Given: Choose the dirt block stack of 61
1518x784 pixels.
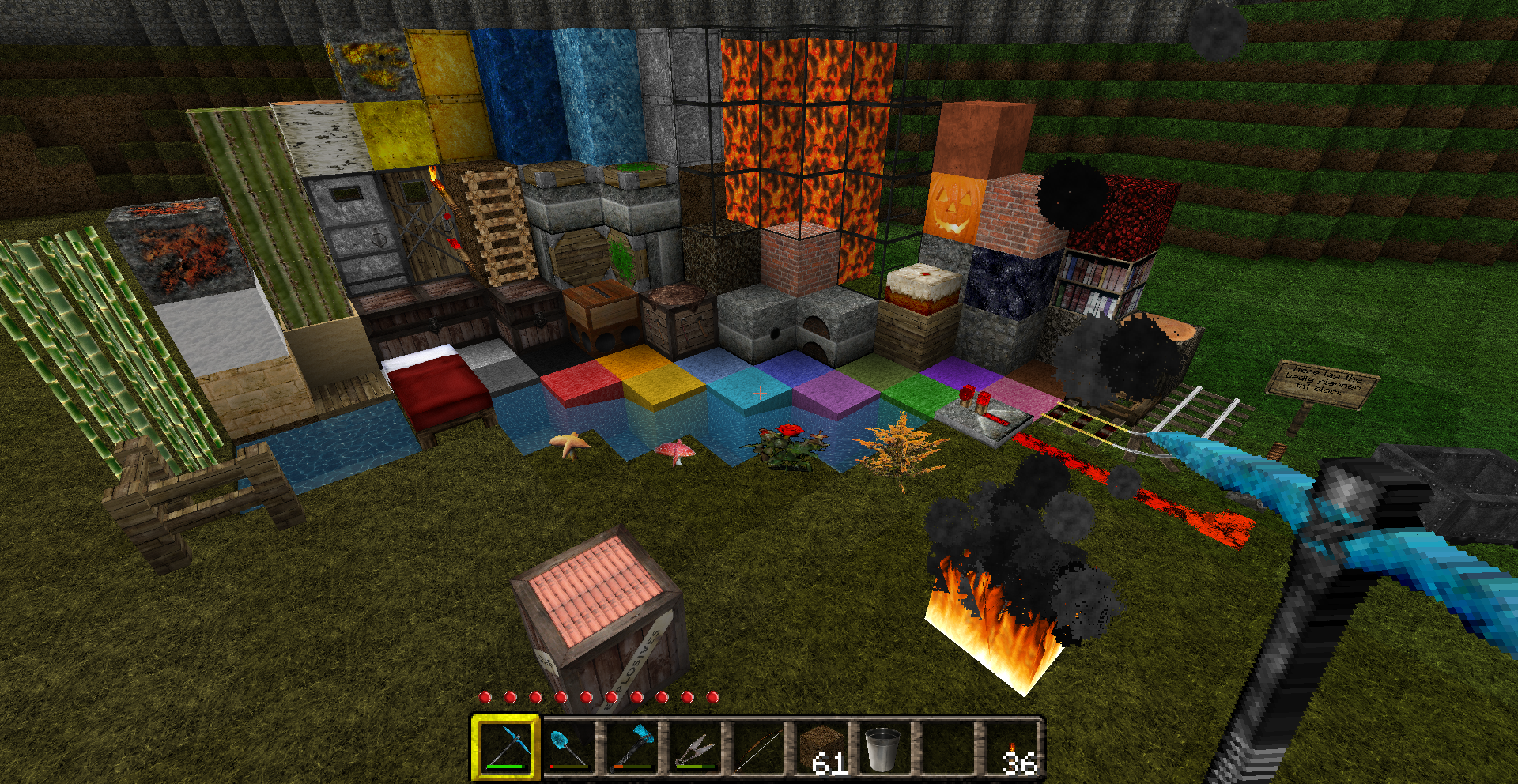Looking at the screenshot, I should pyautogui.click(x=821, y=747).
